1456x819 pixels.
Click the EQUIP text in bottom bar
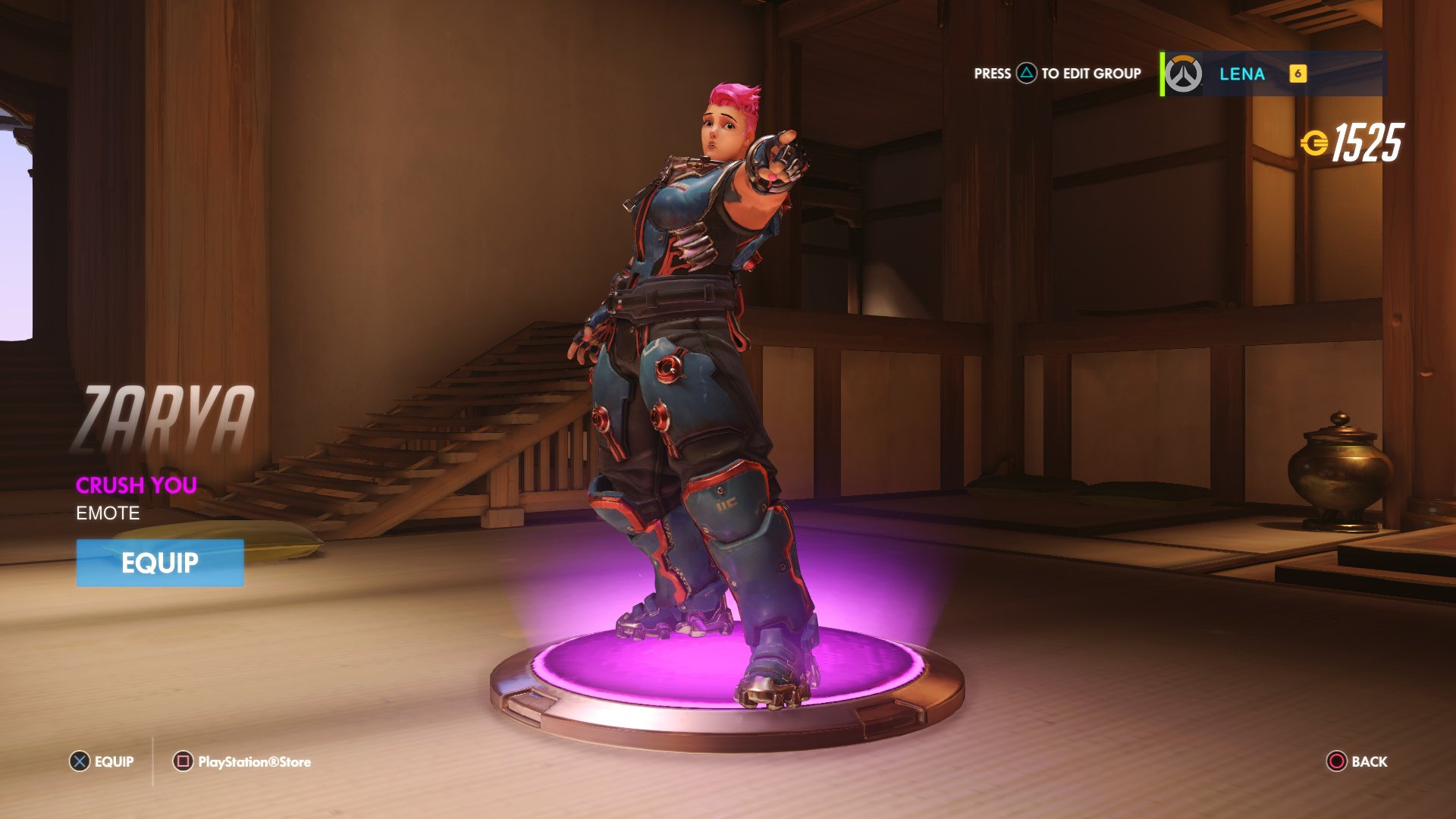coord(112,761)
